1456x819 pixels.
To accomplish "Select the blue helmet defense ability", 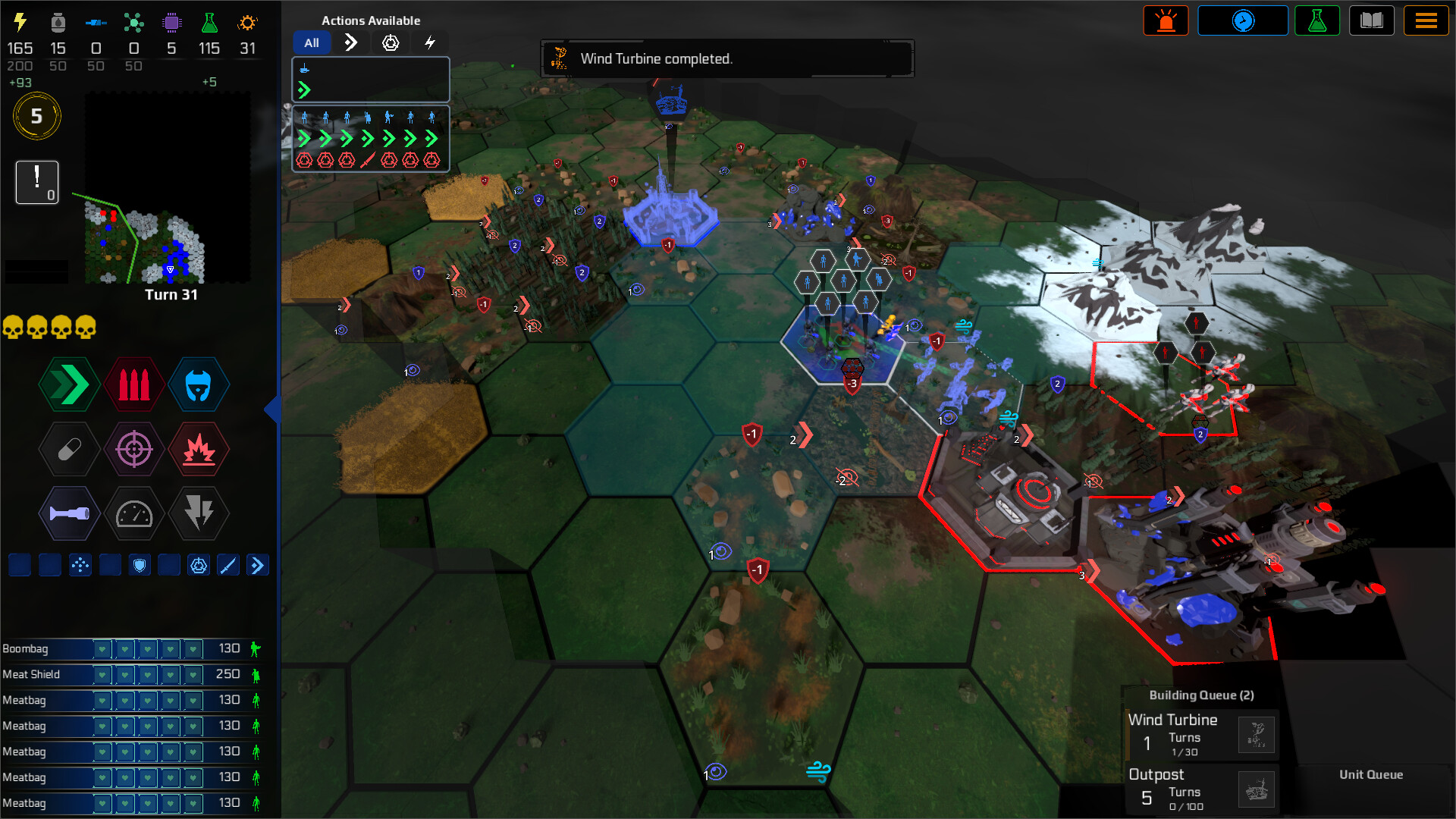I will (199, 384).
